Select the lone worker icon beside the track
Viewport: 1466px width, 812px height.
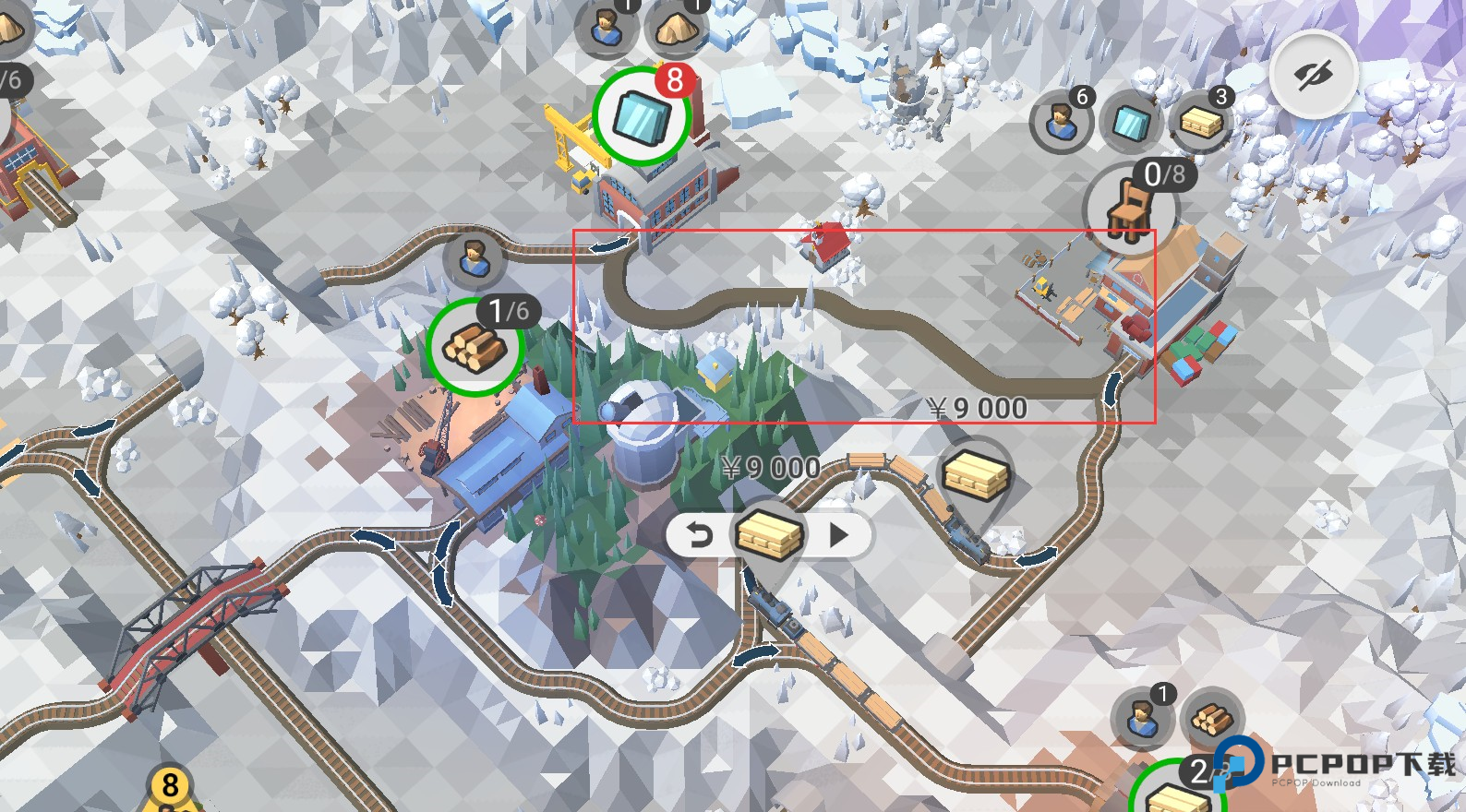pos(474,258)
